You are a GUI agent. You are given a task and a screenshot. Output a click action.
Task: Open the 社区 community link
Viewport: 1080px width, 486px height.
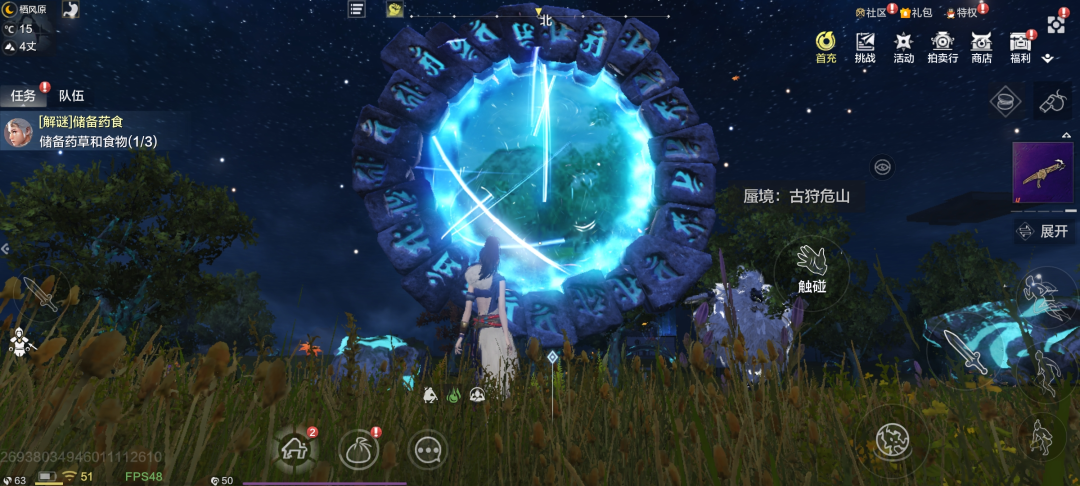coord(872,13)
